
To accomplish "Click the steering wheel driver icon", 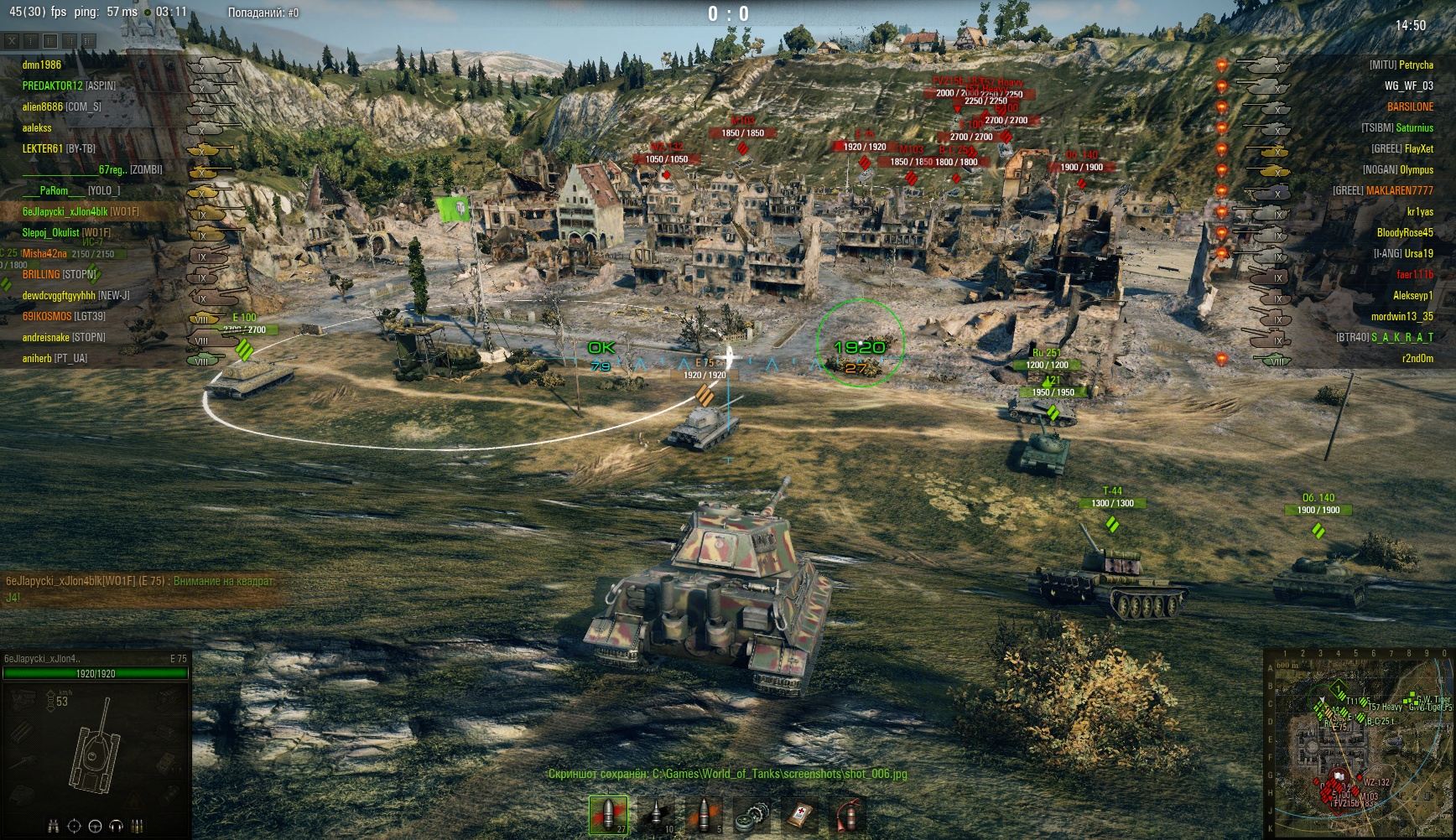I will (96, 825).
